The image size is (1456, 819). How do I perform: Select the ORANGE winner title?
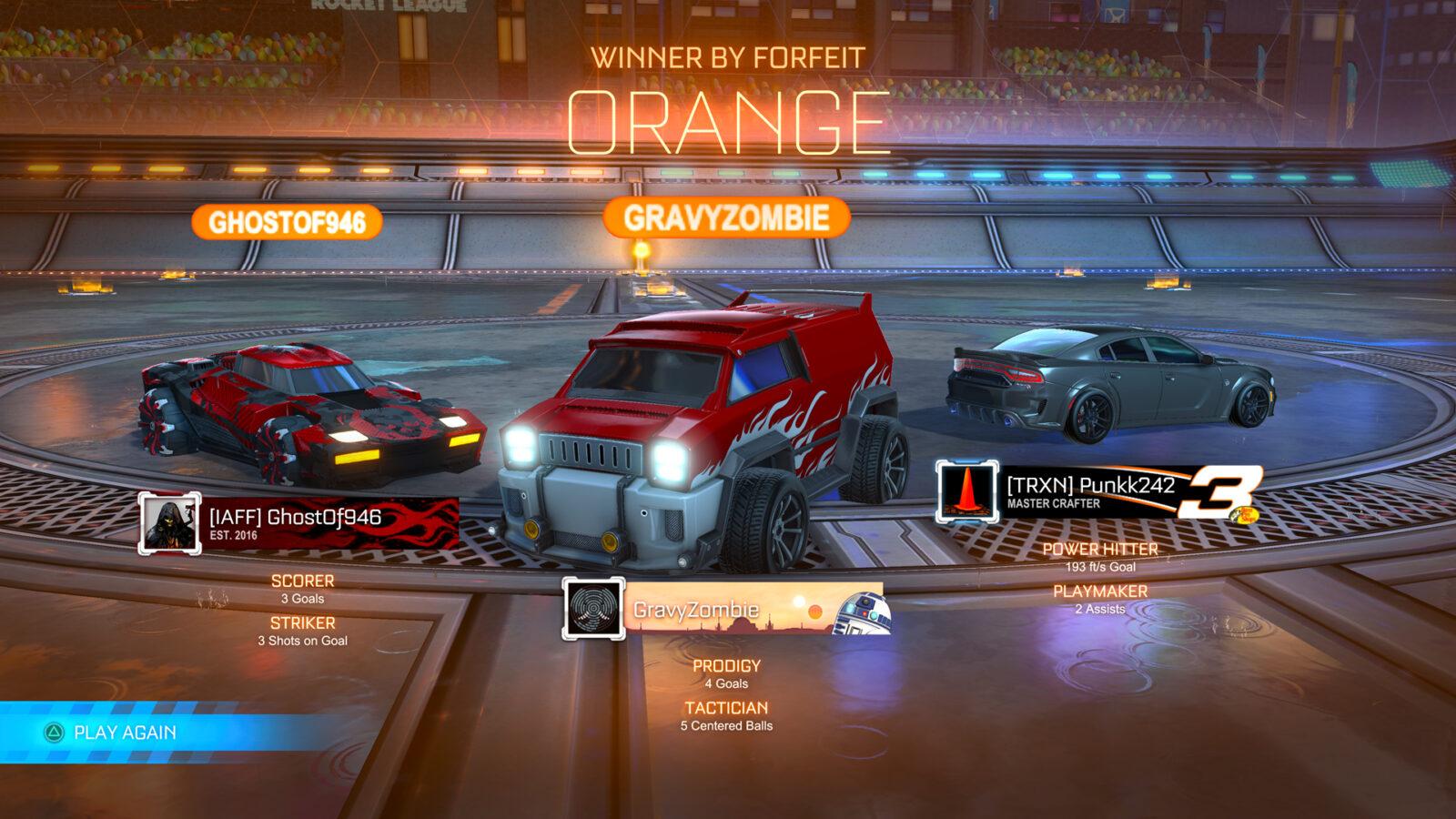pos(728,119)
